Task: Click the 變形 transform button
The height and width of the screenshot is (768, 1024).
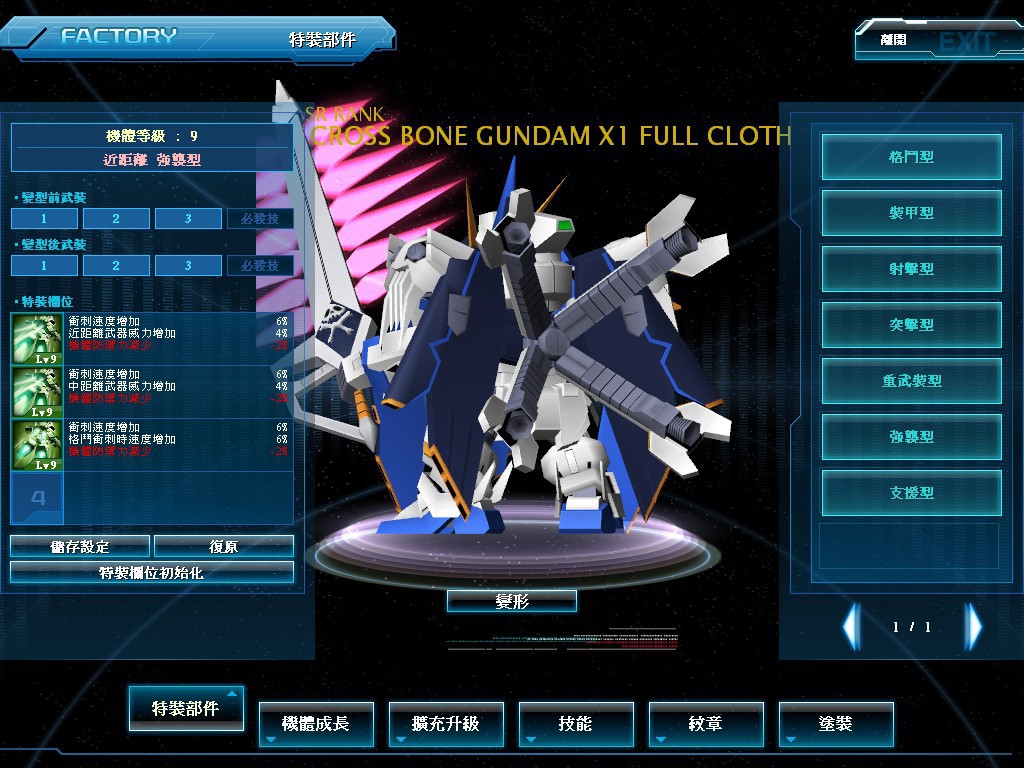Action: [x=511, y=601]
